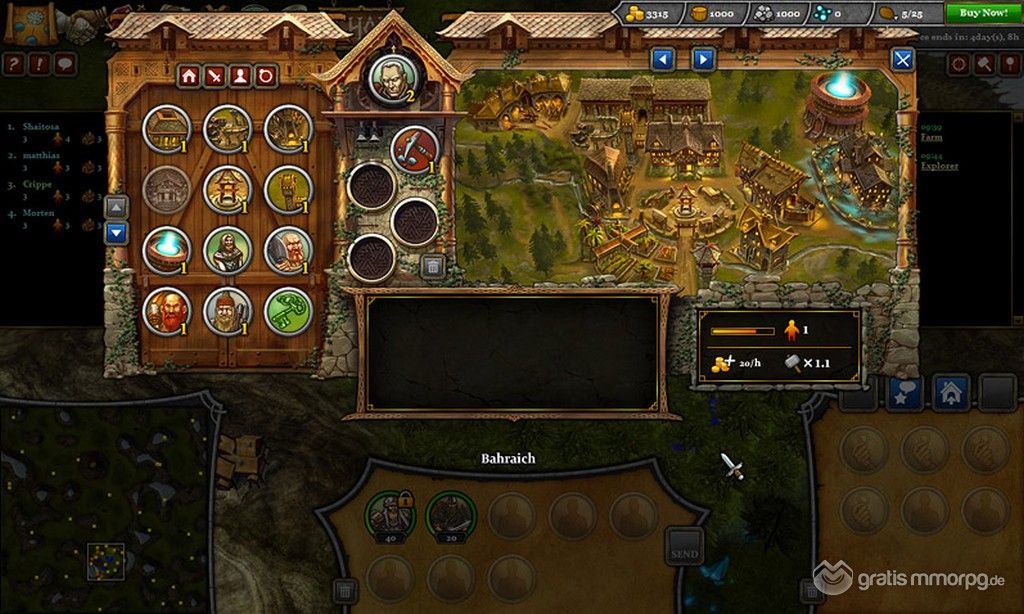1024x614 pixels.
Task: Click the green Buy Now! button
Action: click(x=983, y=12)
